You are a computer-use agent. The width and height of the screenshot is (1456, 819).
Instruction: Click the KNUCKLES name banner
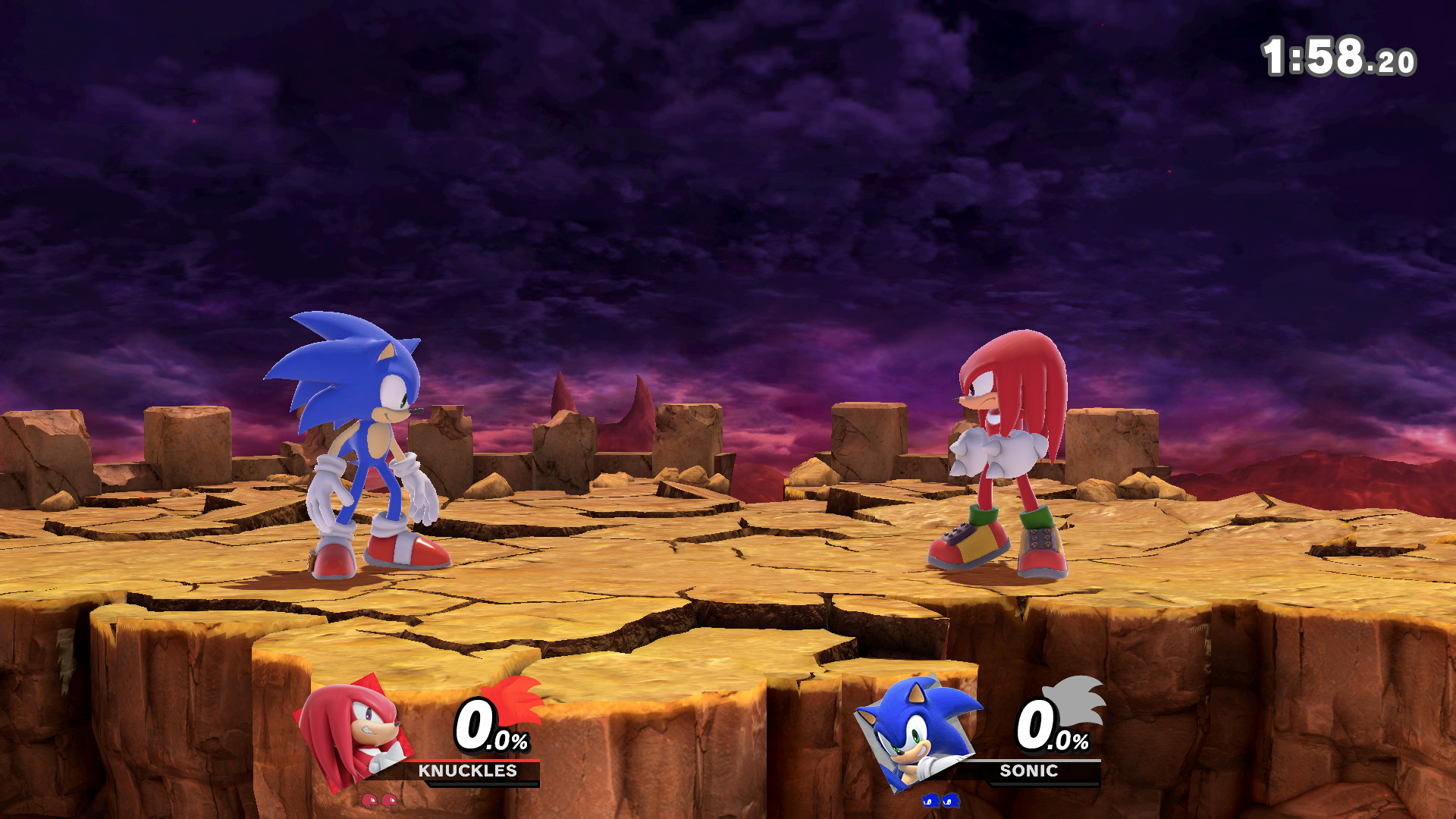468,771
